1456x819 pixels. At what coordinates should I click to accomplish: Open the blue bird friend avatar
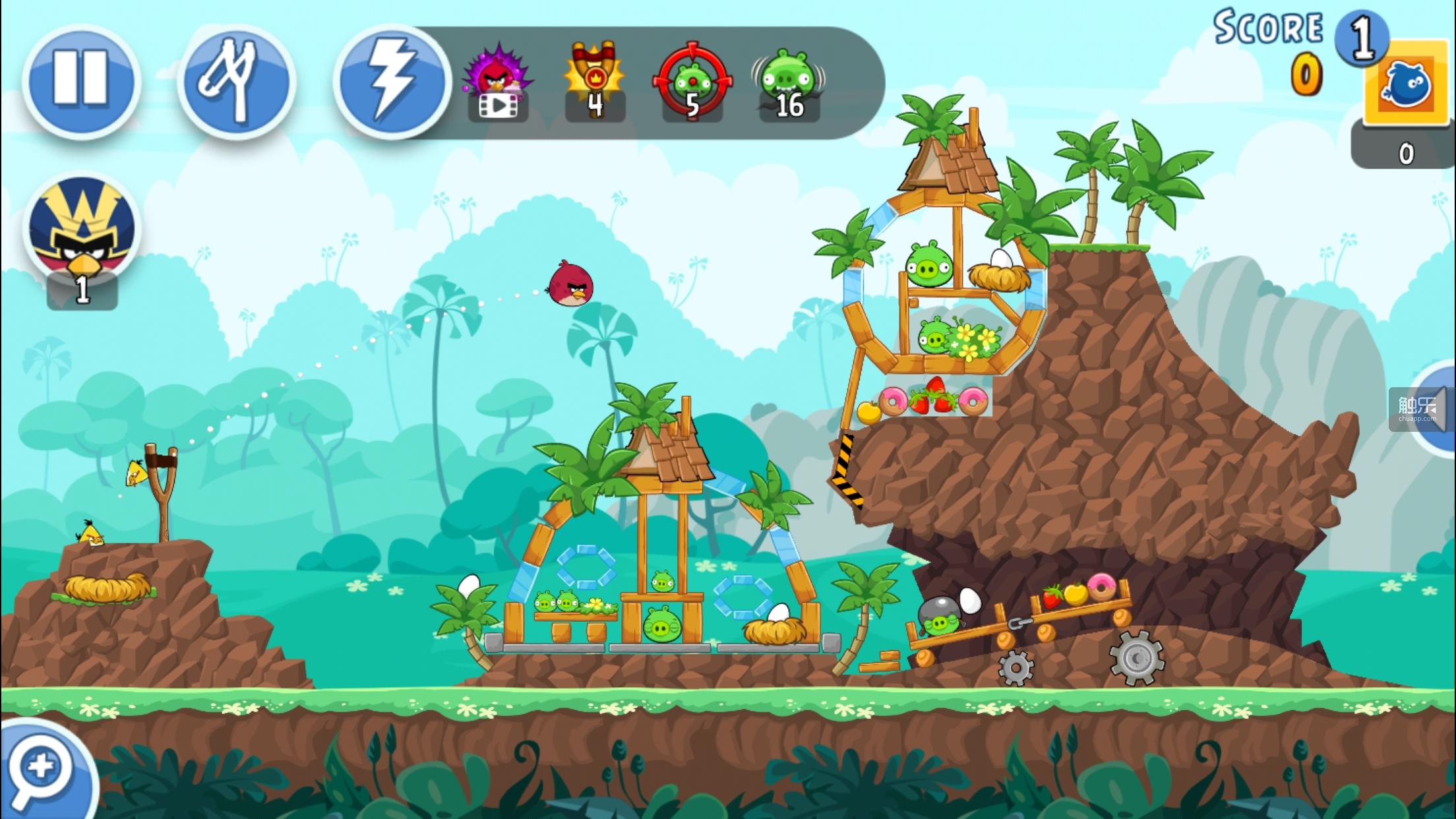point(1406,84)
